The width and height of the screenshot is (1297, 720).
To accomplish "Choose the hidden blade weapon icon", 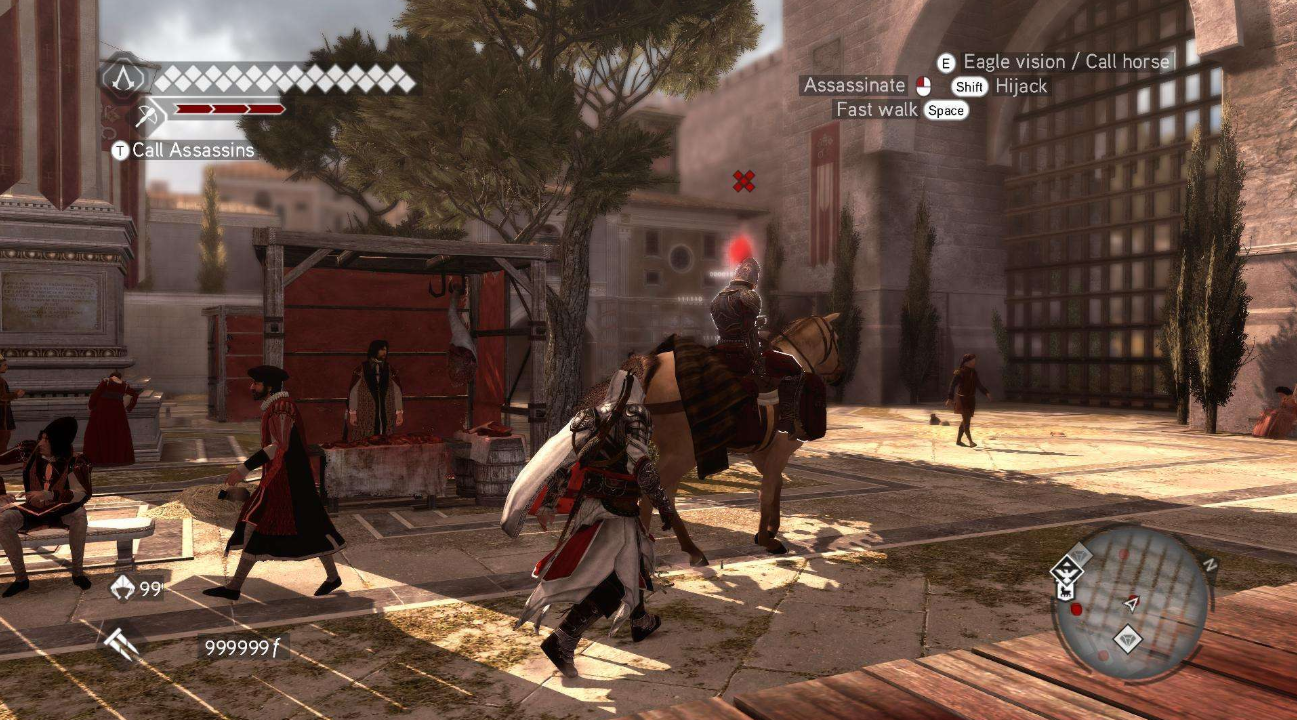I will [x=120, y=645].
